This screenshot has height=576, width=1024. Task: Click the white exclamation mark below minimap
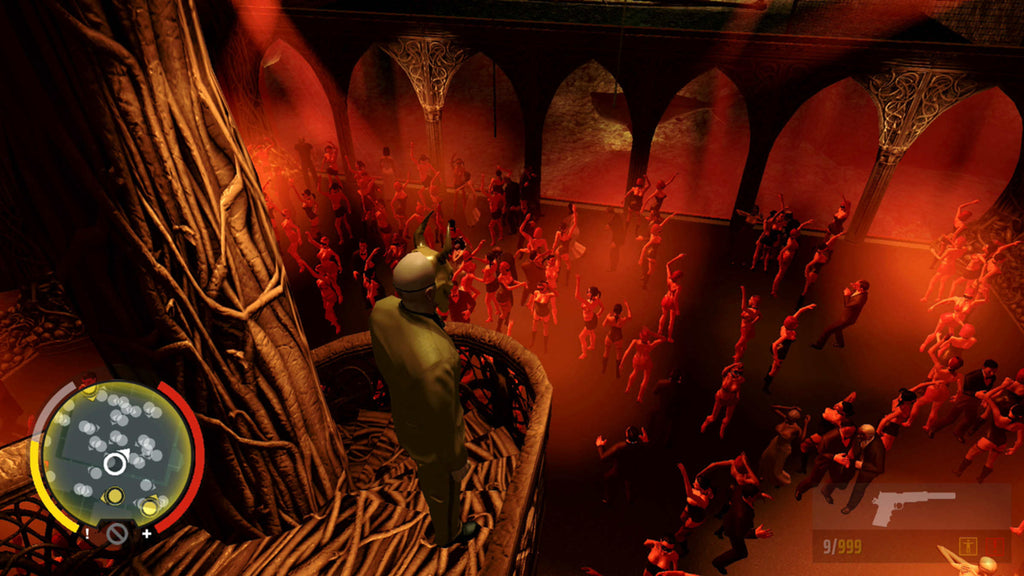[x=88, y=534]
